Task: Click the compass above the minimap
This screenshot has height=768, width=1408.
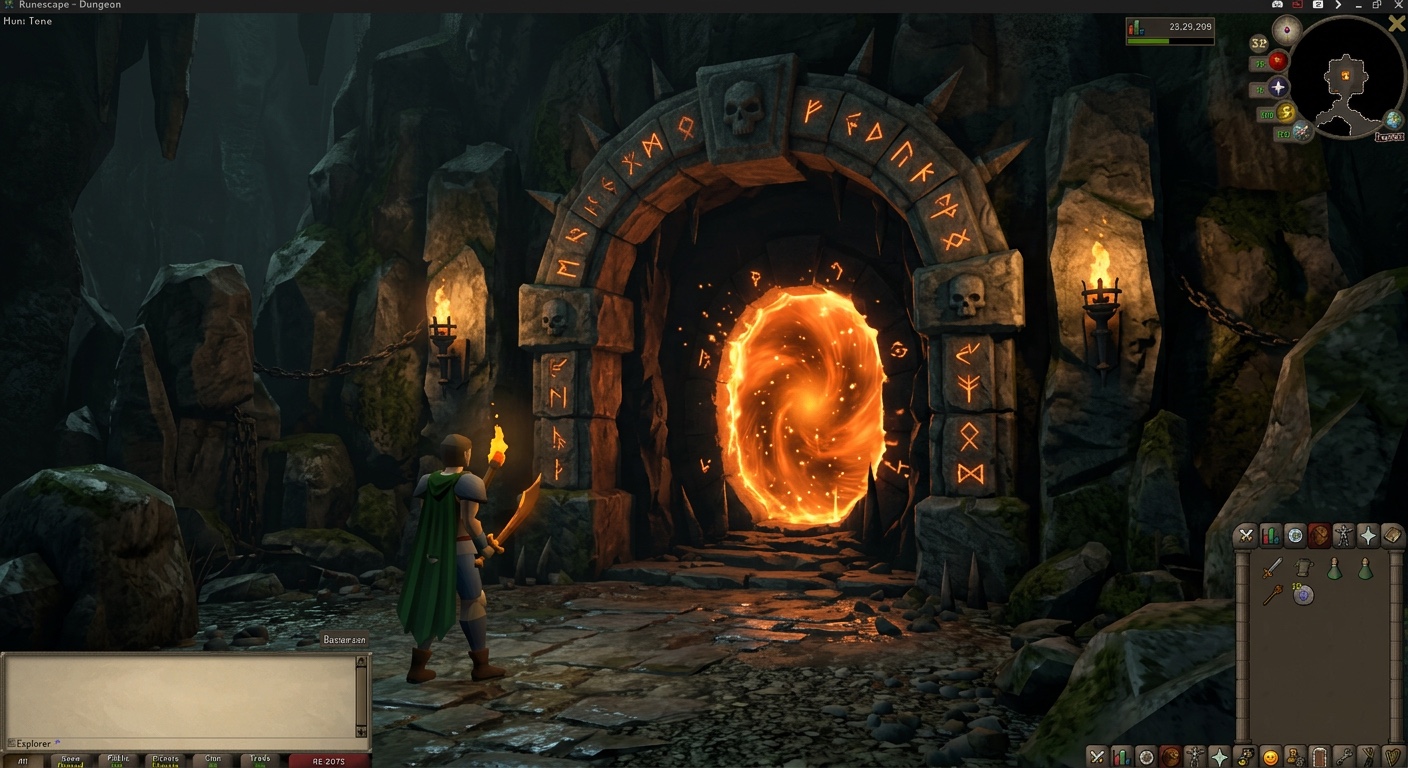Action: [1287, 29]
